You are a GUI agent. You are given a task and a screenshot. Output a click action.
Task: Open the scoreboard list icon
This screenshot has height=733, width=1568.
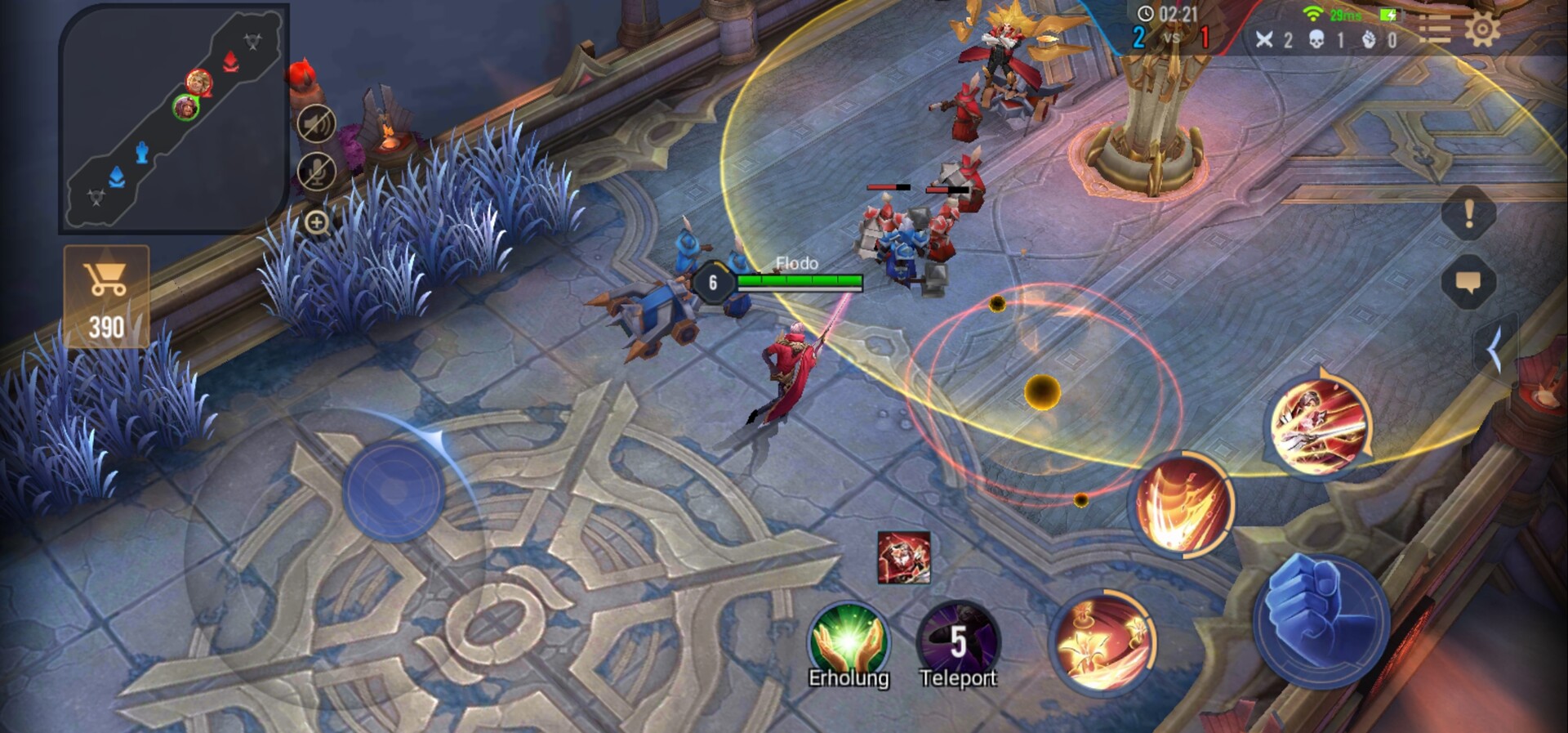(x=1433, y=29)
